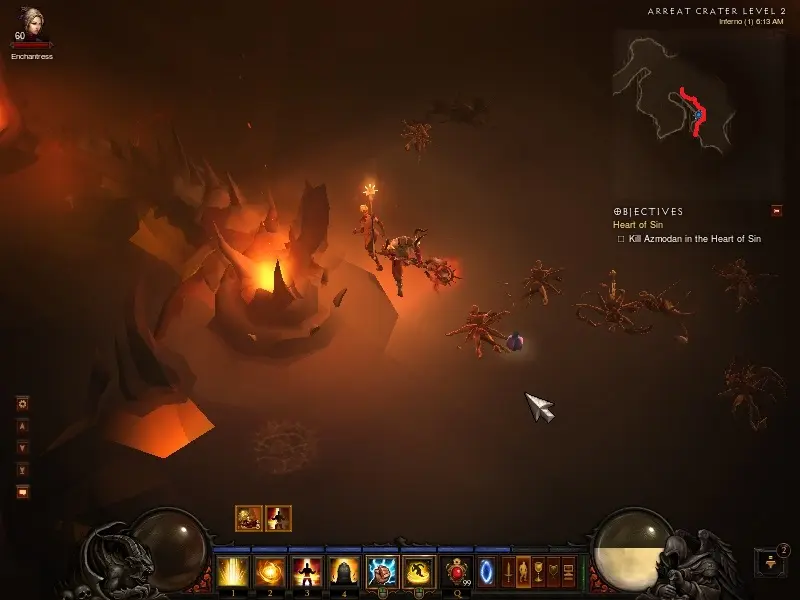Open the minimap of Arreat Crater
Screen dimensions: 800x600
675,85
